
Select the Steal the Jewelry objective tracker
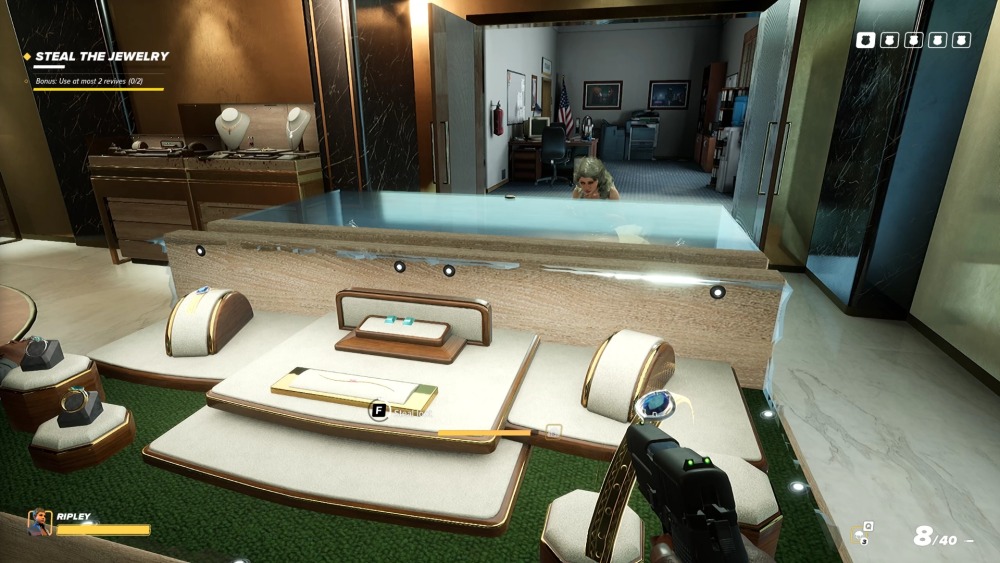point(101,56)
